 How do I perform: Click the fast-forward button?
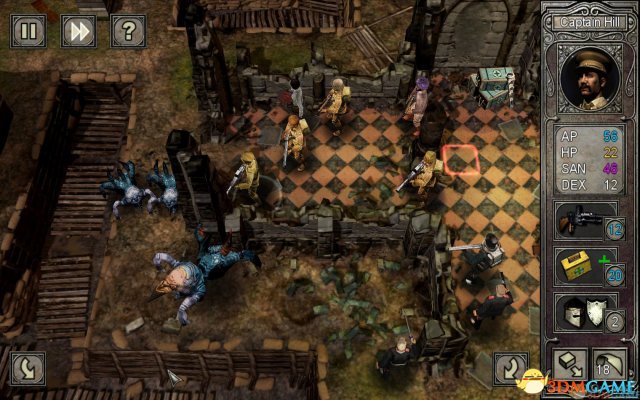coord(78,31)
